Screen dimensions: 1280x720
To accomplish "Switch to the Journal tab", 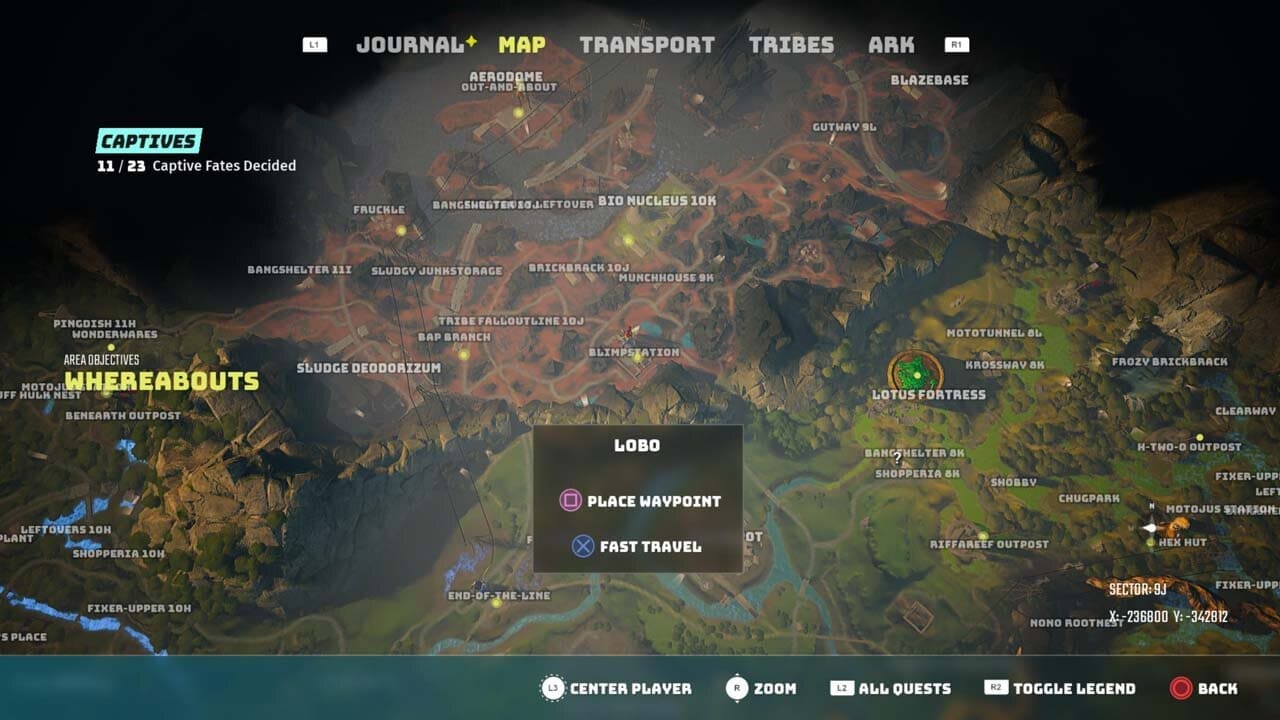I will pos(409,44).
